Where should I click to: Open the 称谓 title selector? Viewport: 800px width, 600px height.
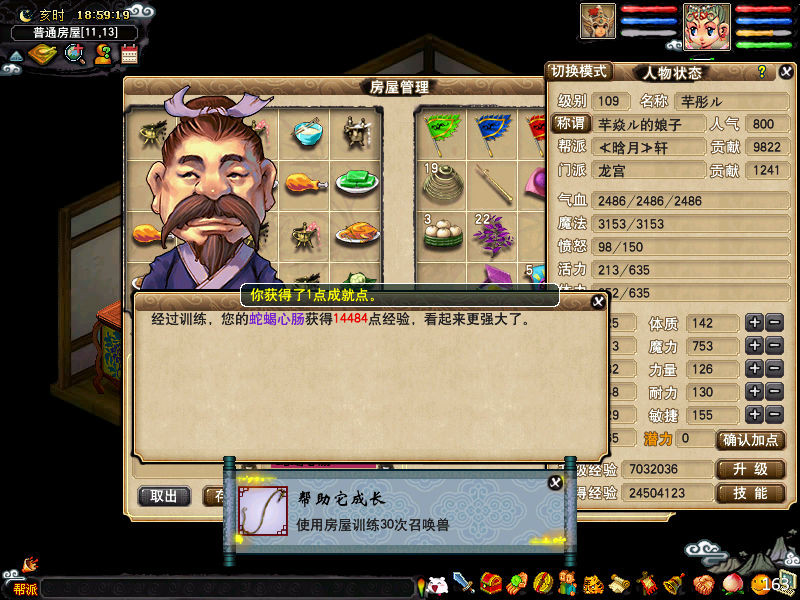(571, 124)
